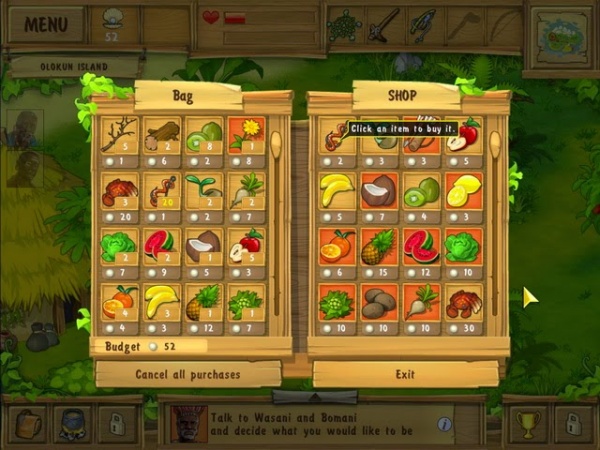Open the trophy achievements icon
The height and width of the screenshot is (450, 600).
coord(527,423)
